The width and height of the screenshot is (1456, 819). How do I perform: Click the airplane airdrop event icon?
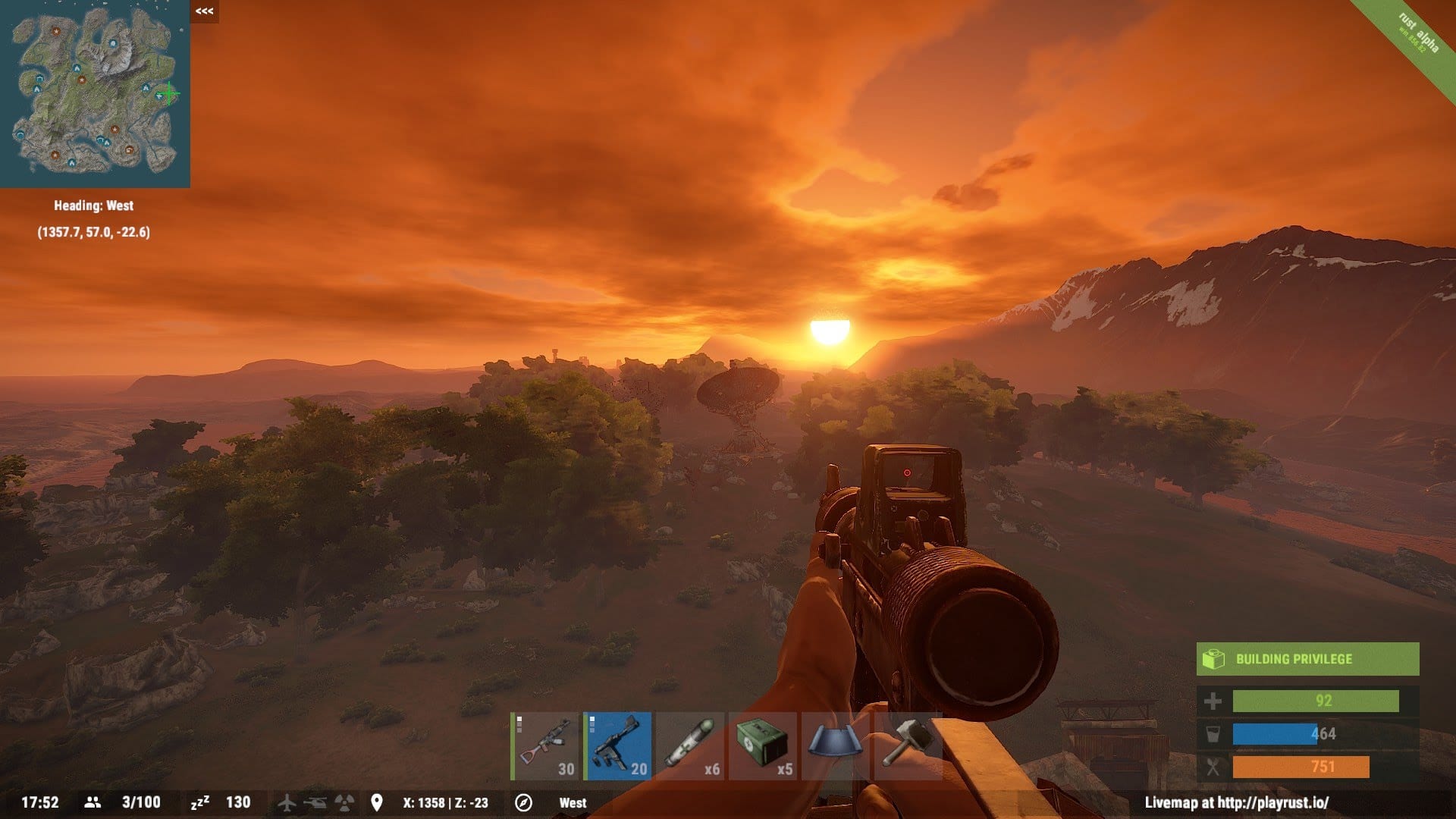click(x=287, y=802)
